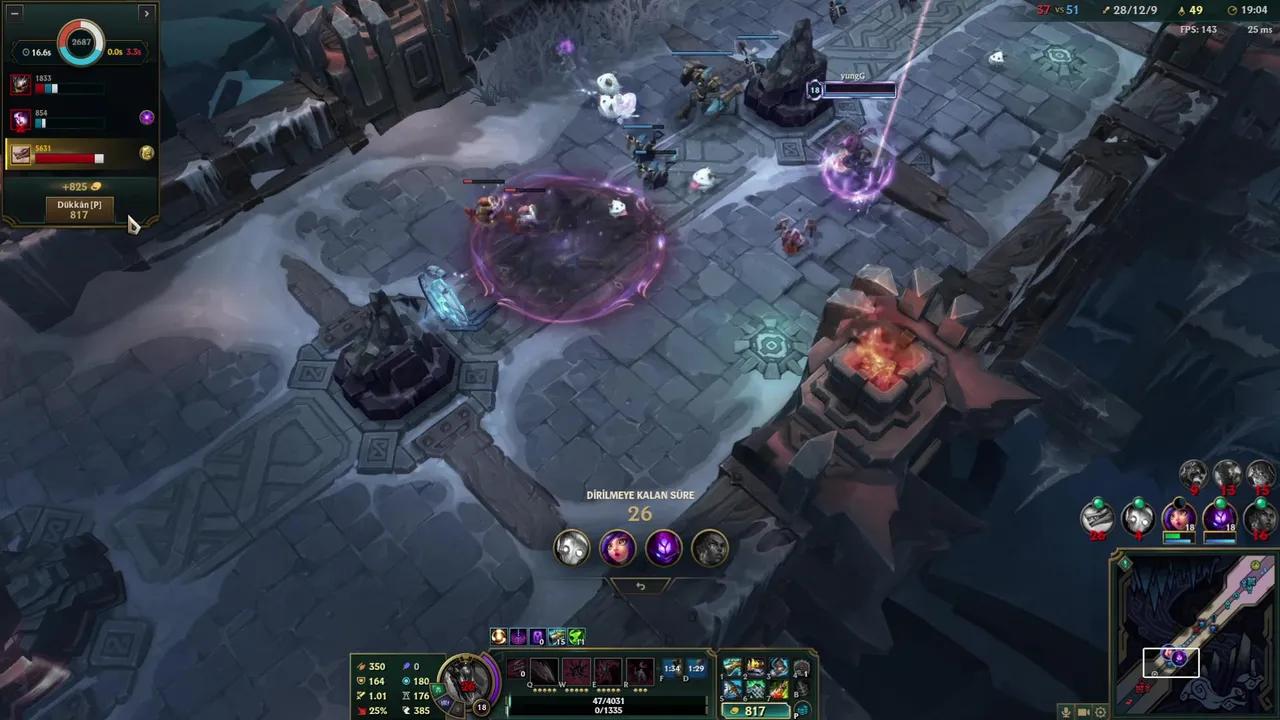Click the attack damage stat icon showing 350
This screenshot has width=1280, height=720.
[362, 666]
